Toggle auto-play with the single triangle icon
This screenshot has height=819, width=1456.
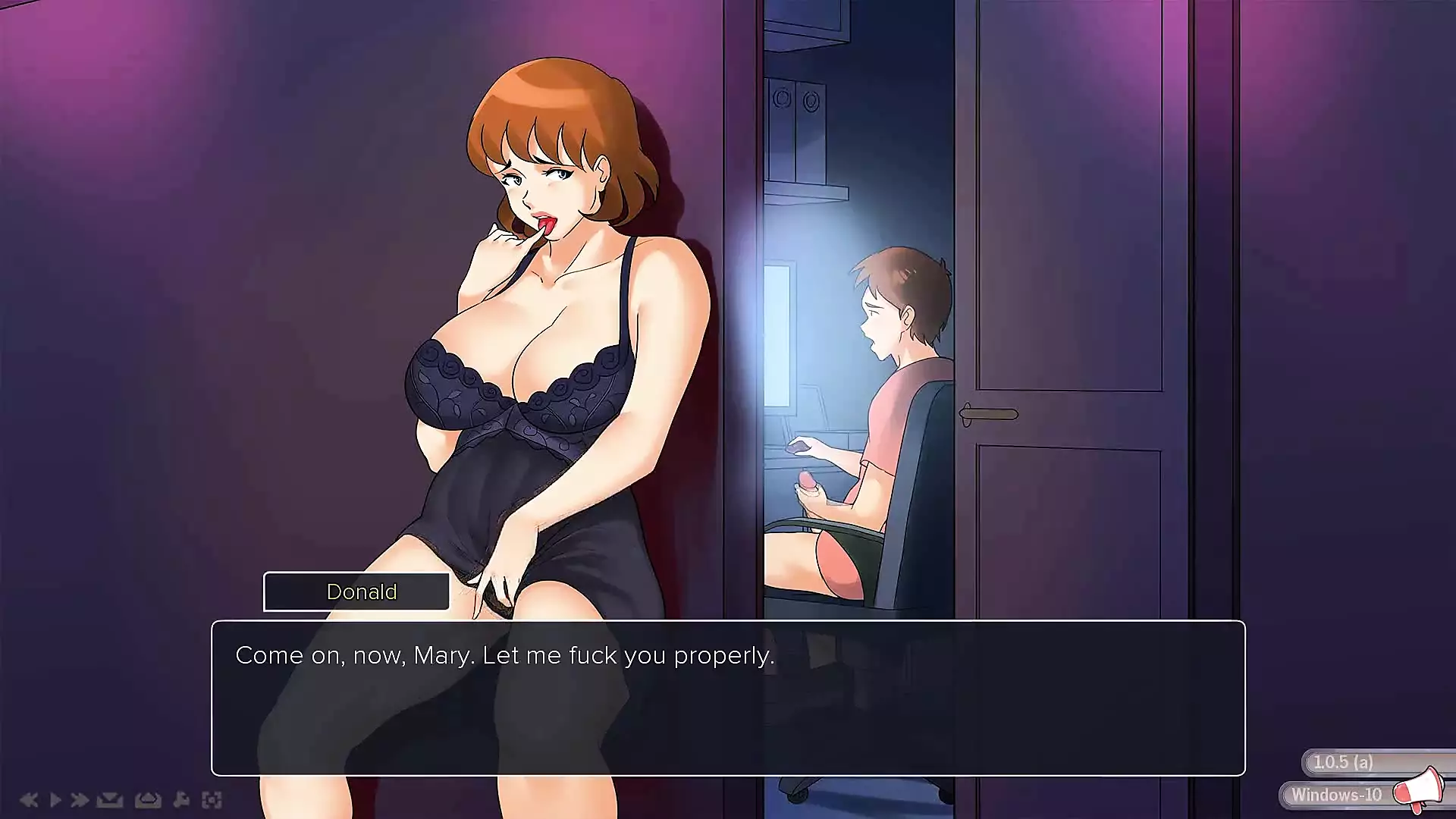[x=55, y=799]
